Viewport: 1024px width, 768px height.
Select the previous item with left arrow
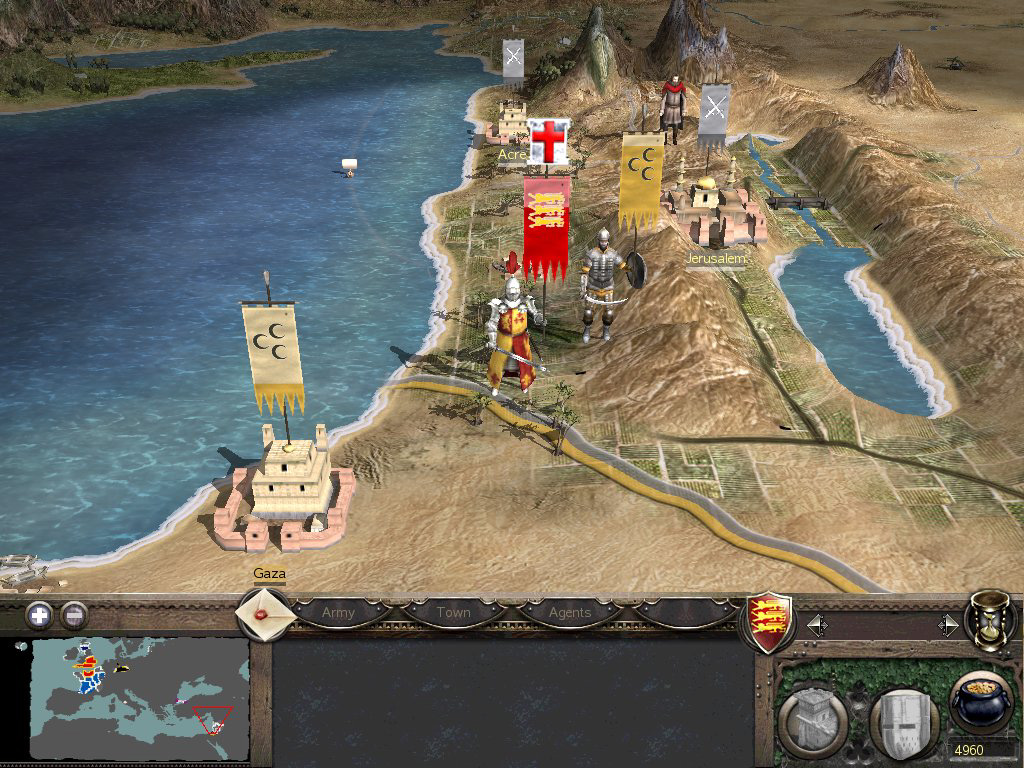[817, 626]
